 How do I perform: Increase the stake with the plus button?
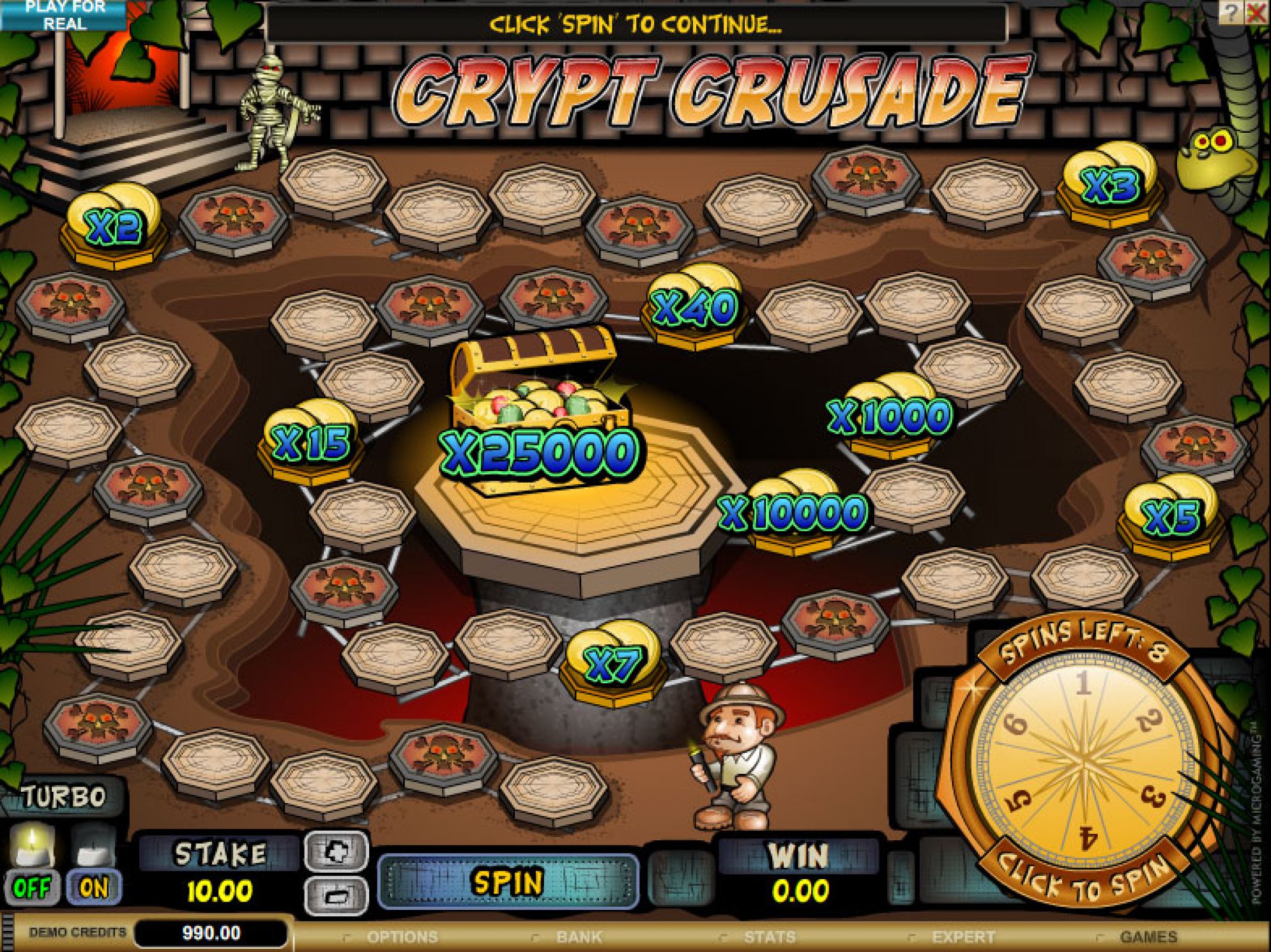point(337,850)
